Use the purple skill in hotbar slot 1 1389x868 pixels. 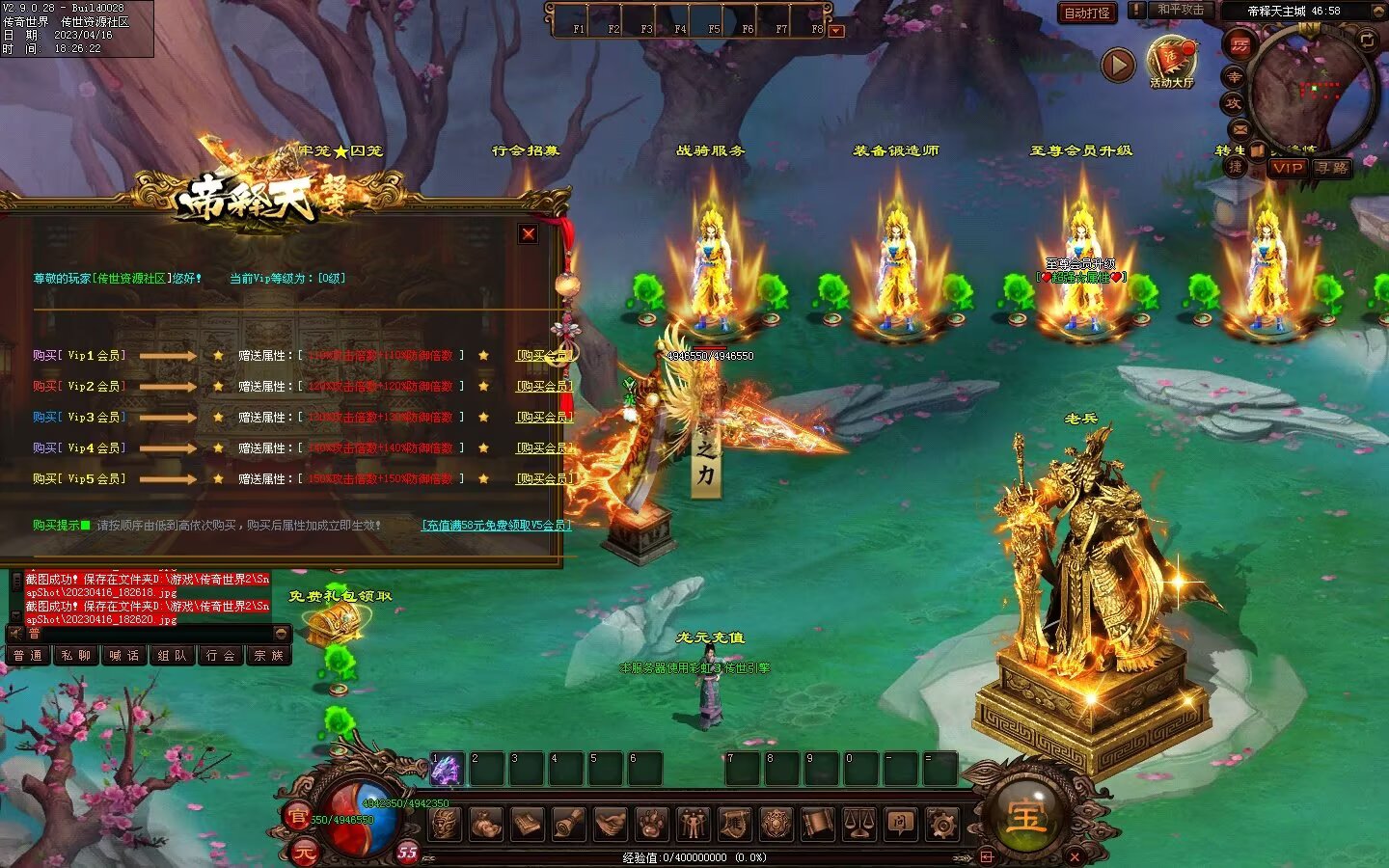[446, 769]
